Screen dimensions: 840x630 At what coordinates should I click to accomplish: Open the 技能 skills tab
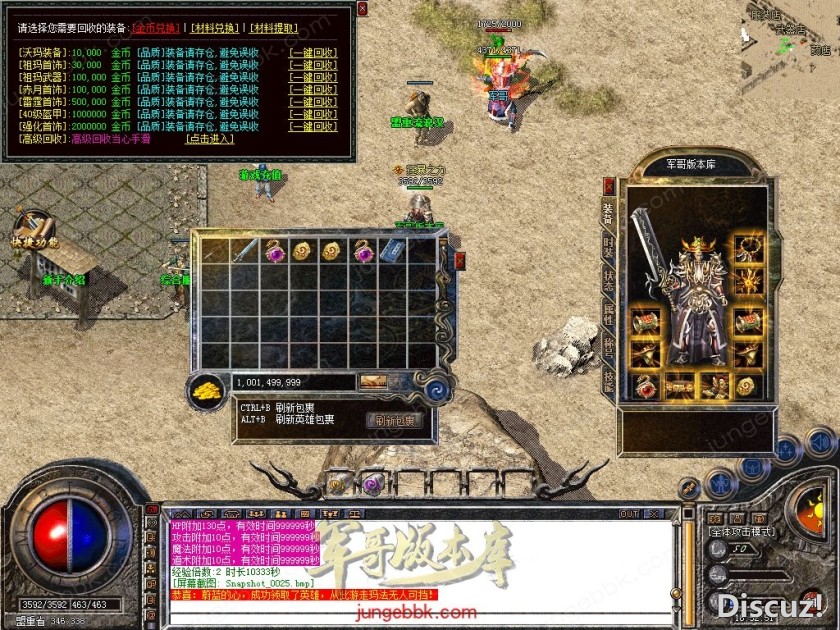[608, 381]
